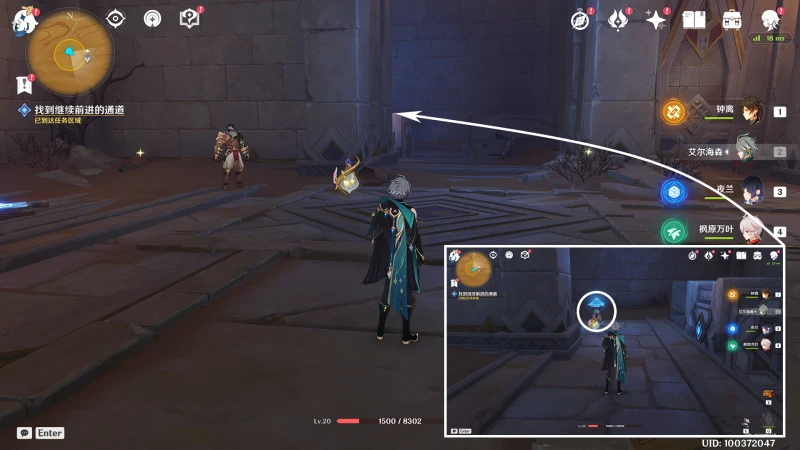Open the events compass icon
This screenshot has width=800, height=450.
[x=580, y=19]
